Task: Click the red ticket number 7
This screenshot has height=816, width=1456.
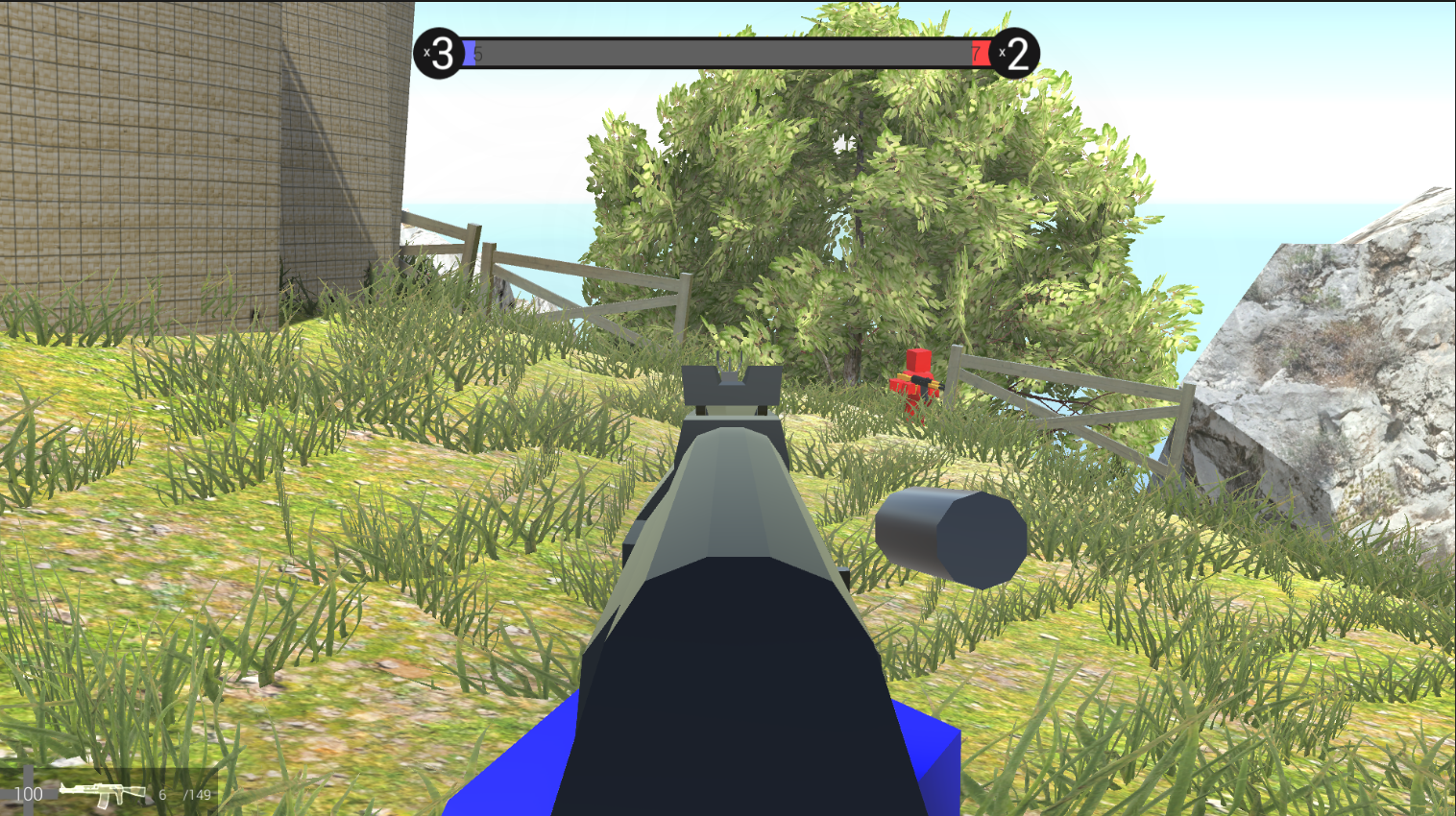Action: 978,55
